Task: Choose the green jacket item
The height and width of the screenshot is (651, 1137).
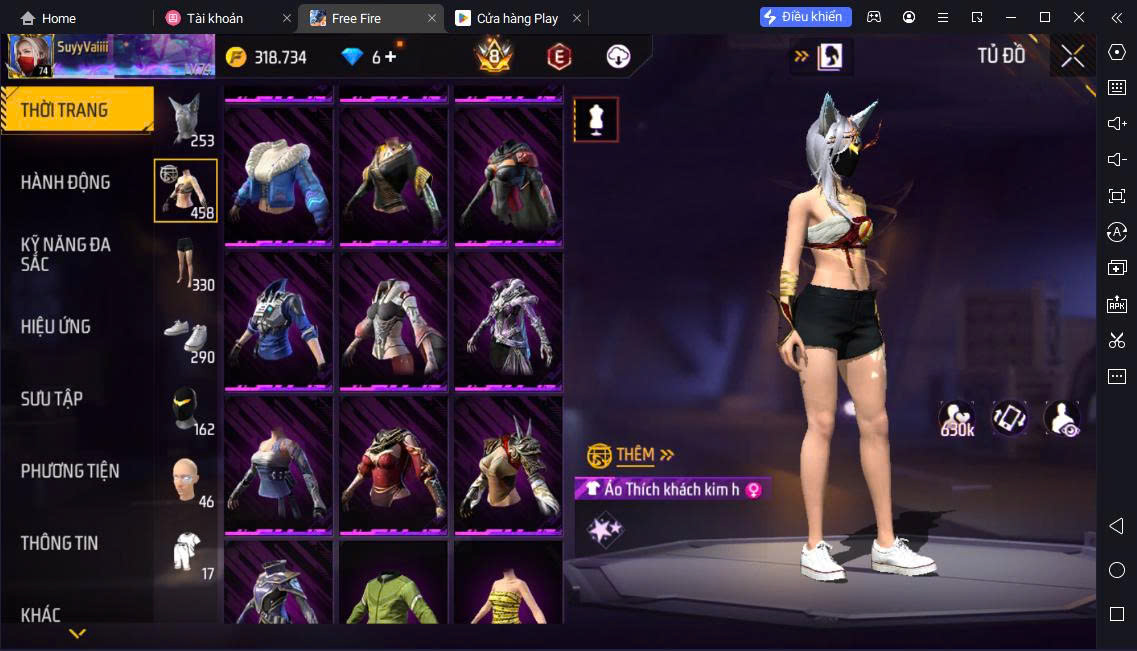Action: click(393, 590)
